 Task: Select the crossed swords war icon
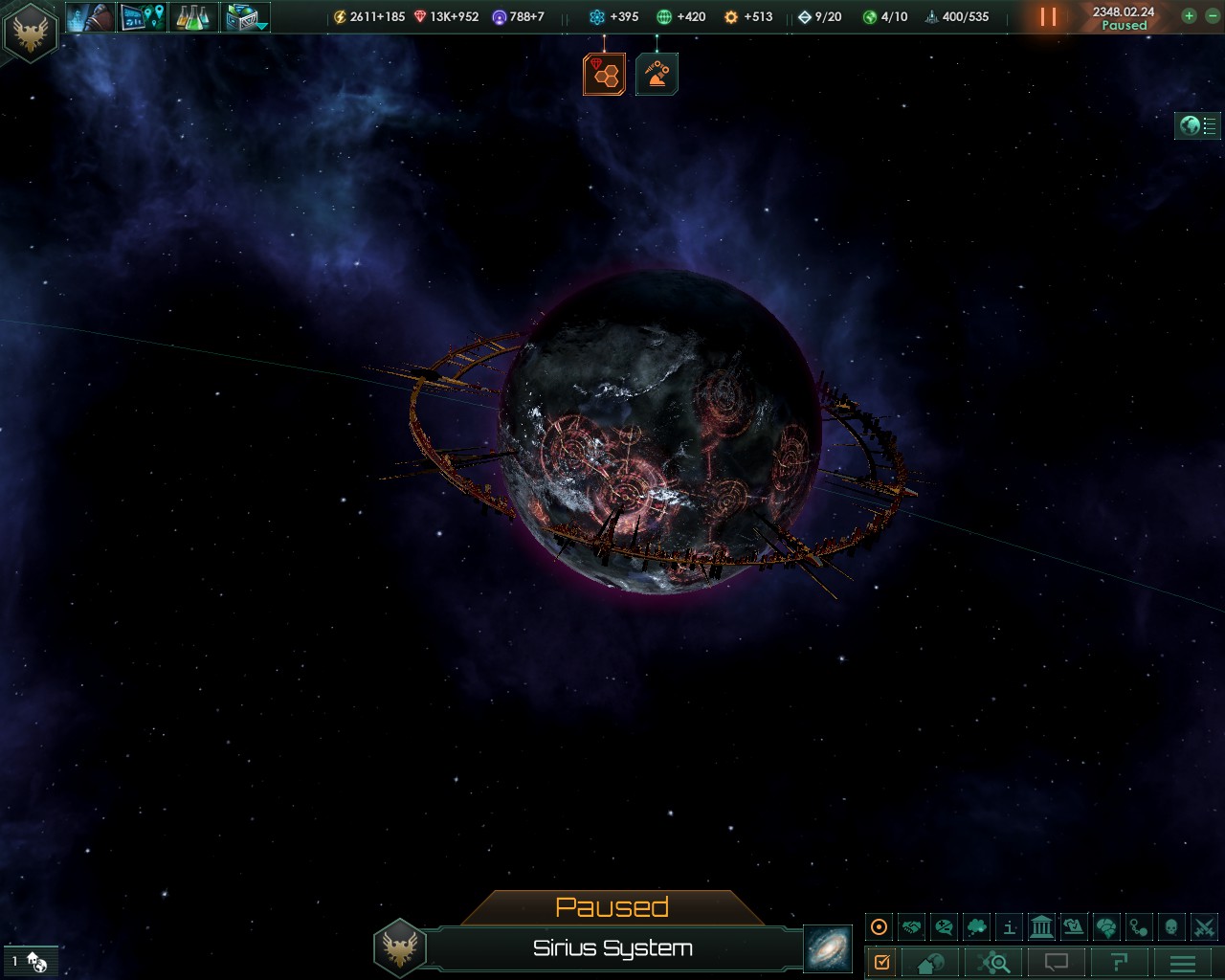1201,925
